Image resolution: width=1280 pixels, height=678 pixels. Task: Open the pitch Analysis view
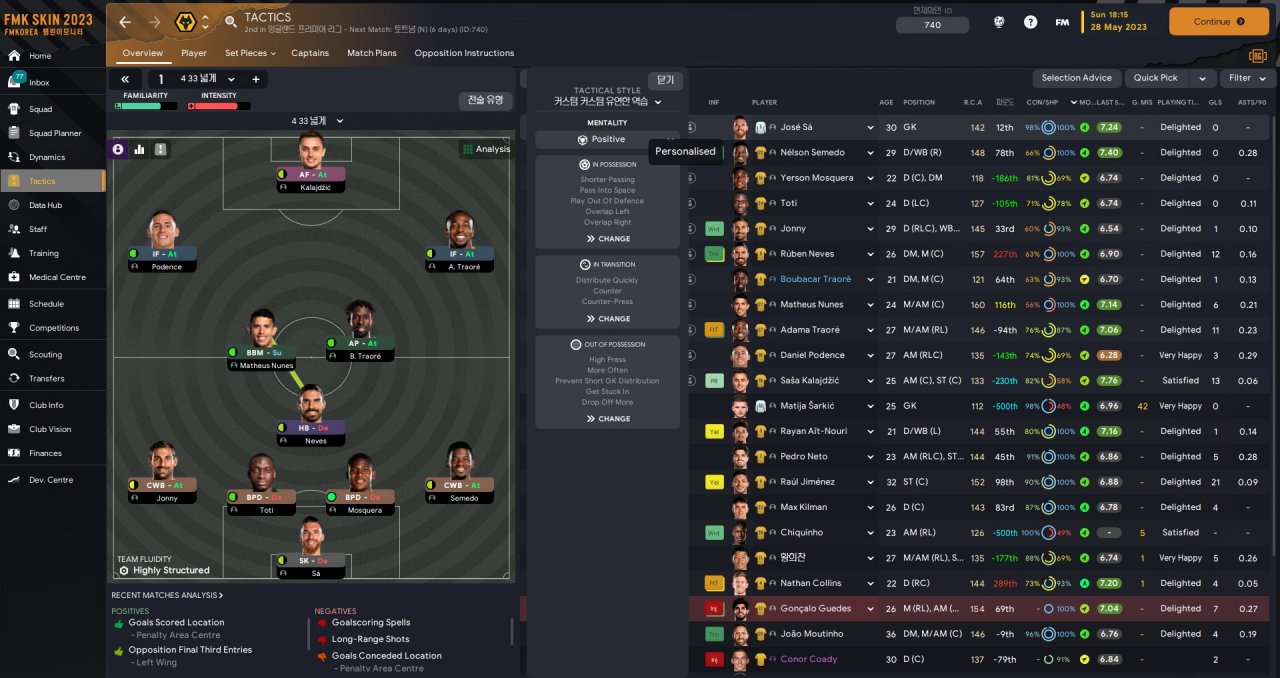click(486, 149)
